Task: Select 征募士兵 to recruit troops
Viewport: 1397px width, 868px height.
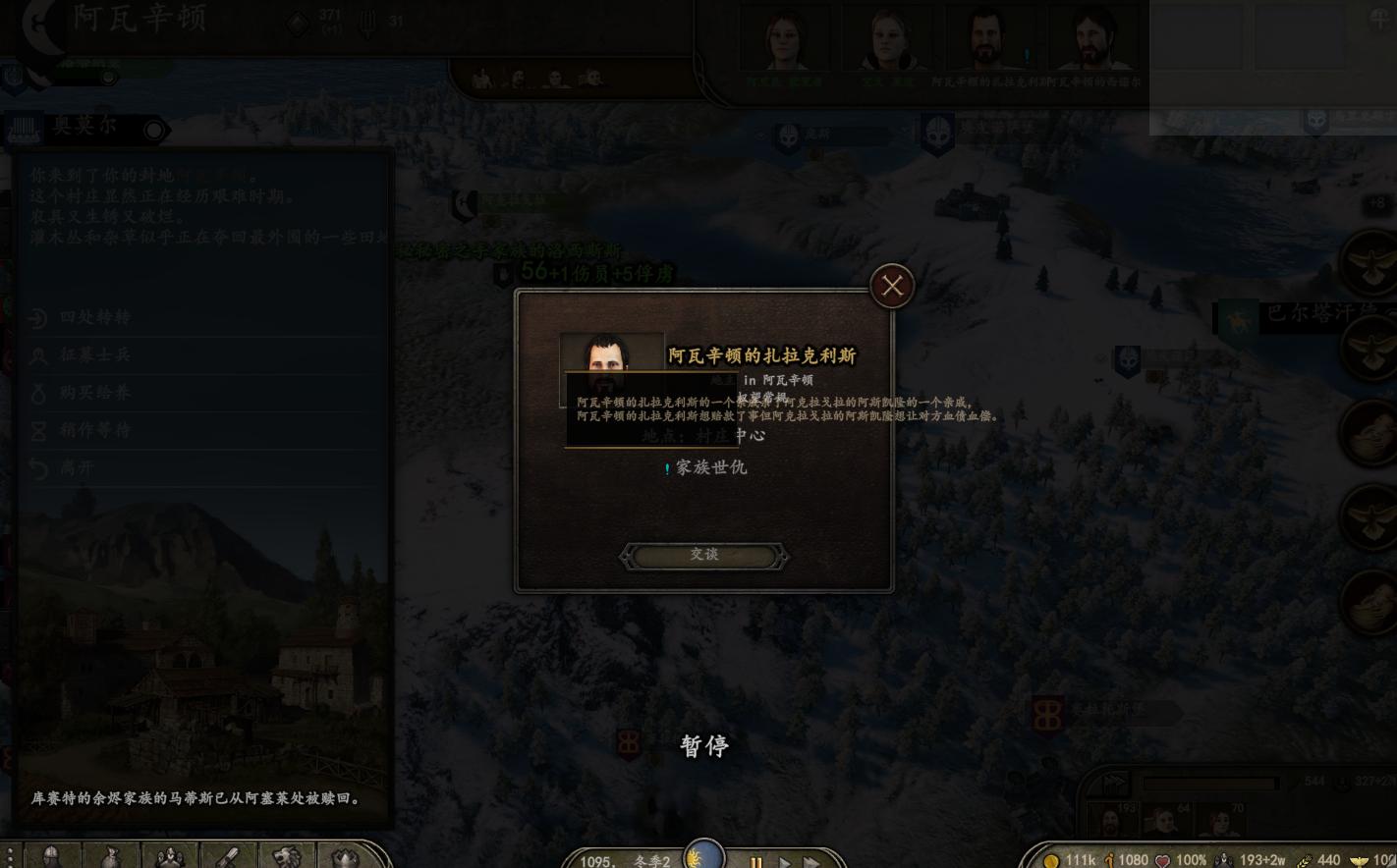Action: click(94, 354)
